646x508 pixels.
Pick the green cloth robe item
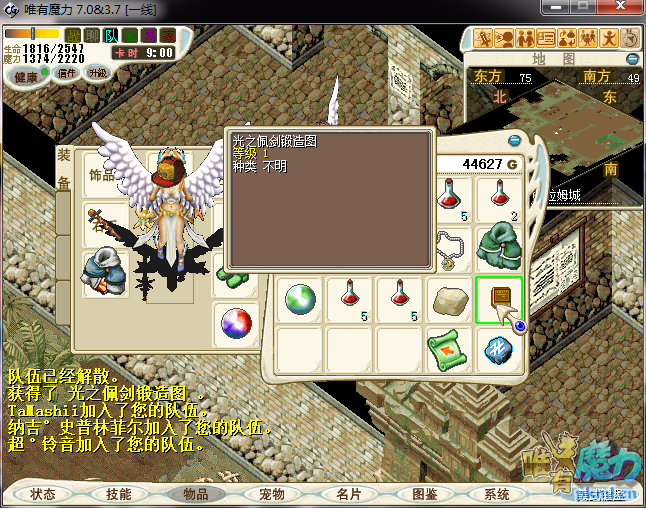[499, 247]
